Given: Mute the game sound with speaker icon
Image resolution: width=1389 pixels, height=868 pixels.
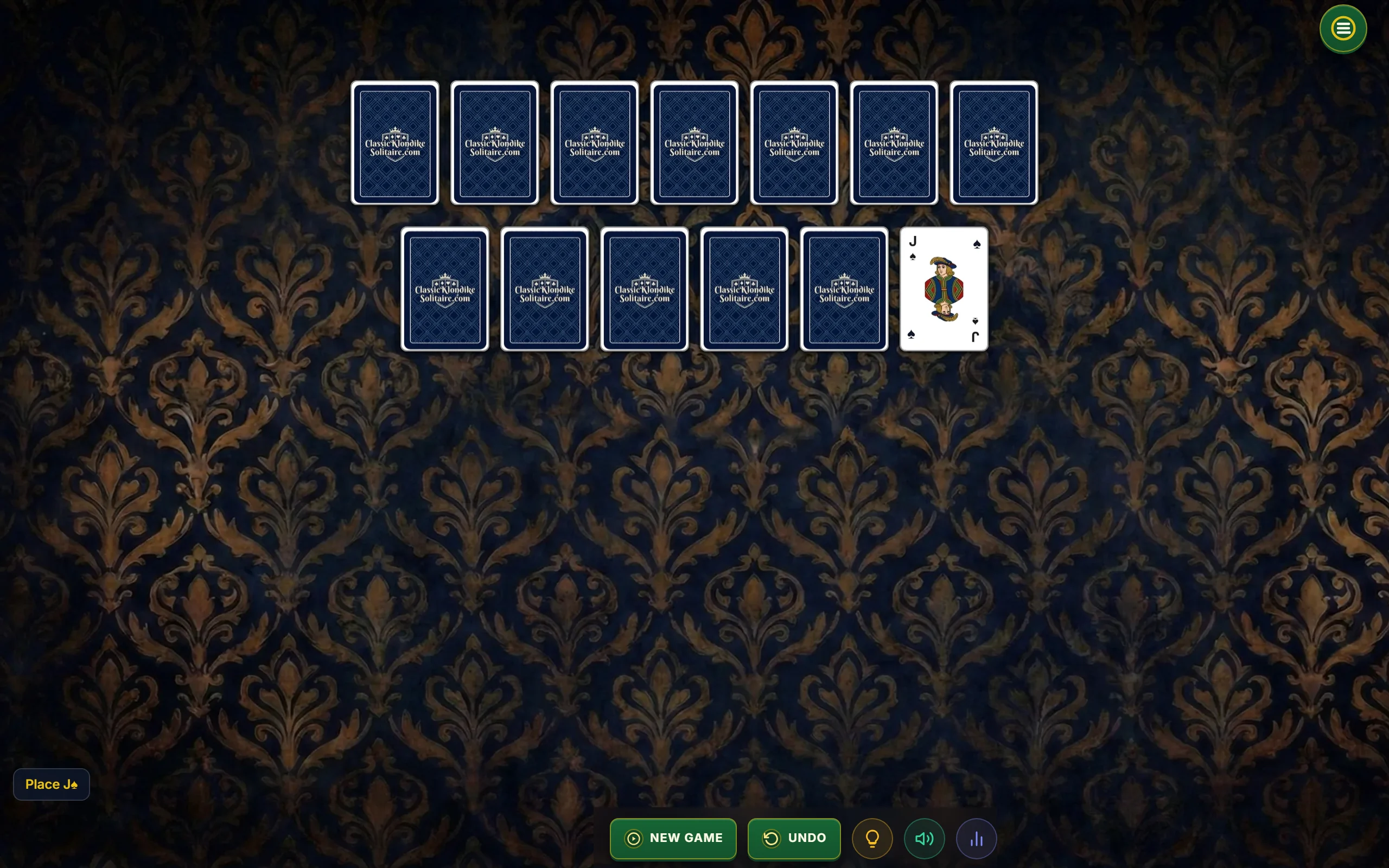Looking at the screenshot, I should [923, 838].
